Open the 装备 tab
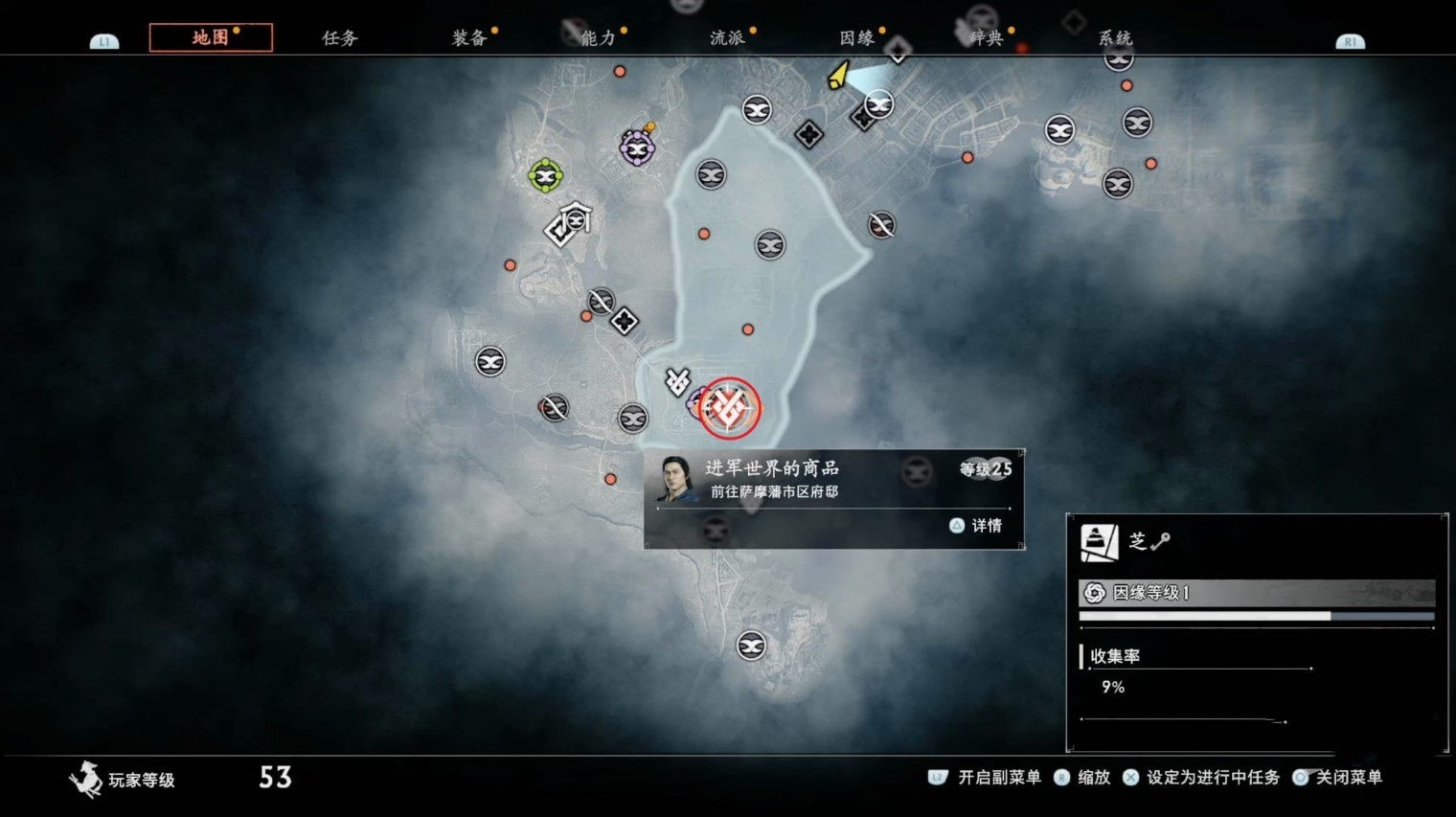 pyautogui.click(x=469, y=38)
